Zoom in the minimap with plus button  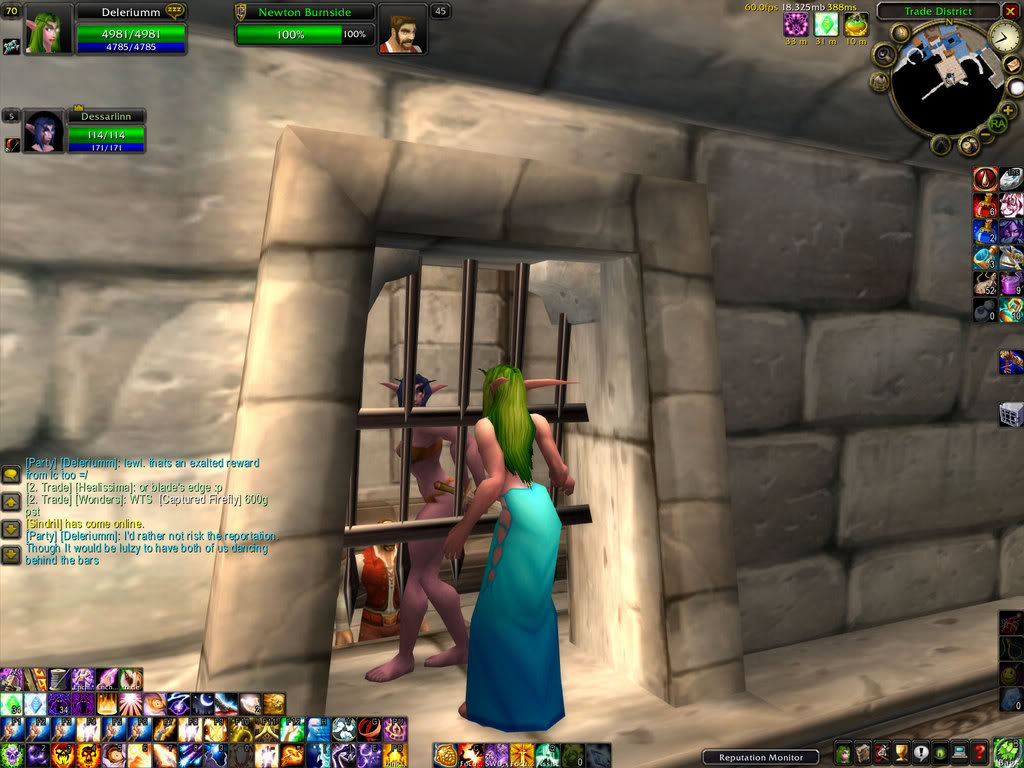pyautogui.click(x=1008, y=109)
